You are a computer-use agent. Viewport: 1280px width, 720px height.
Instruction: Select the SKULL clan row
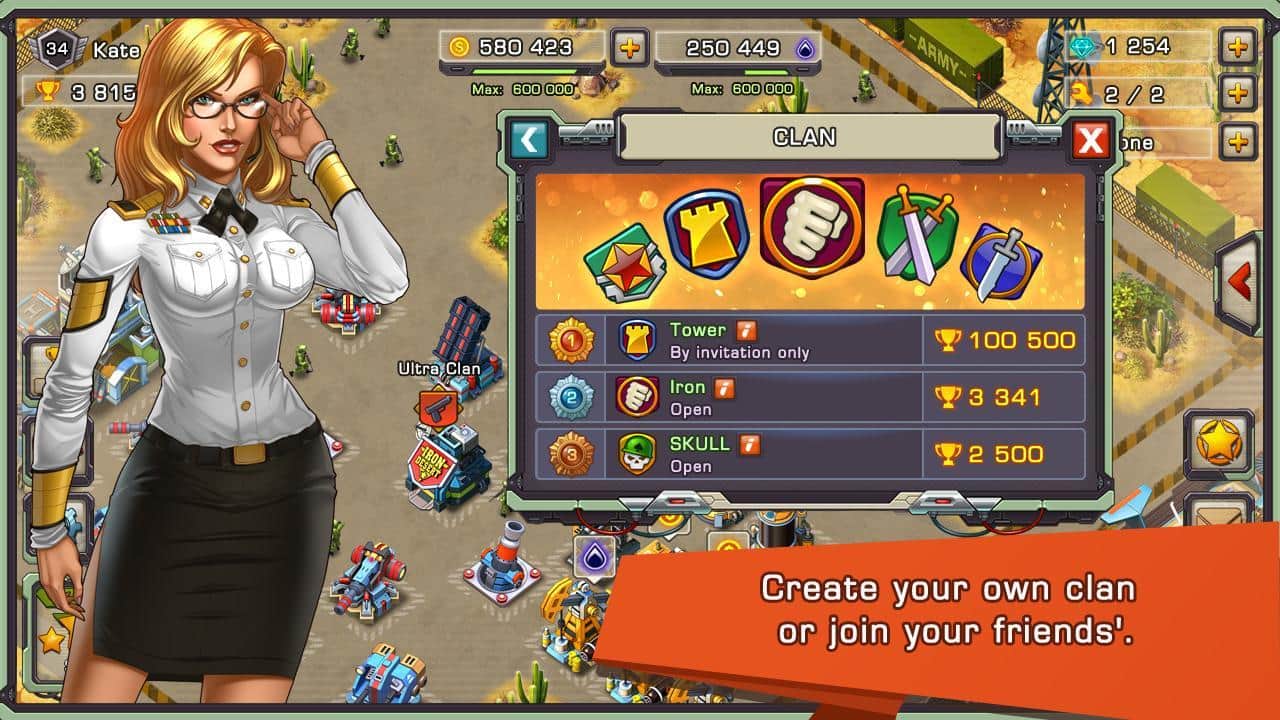pyautogui.click(x=810, y=454)
